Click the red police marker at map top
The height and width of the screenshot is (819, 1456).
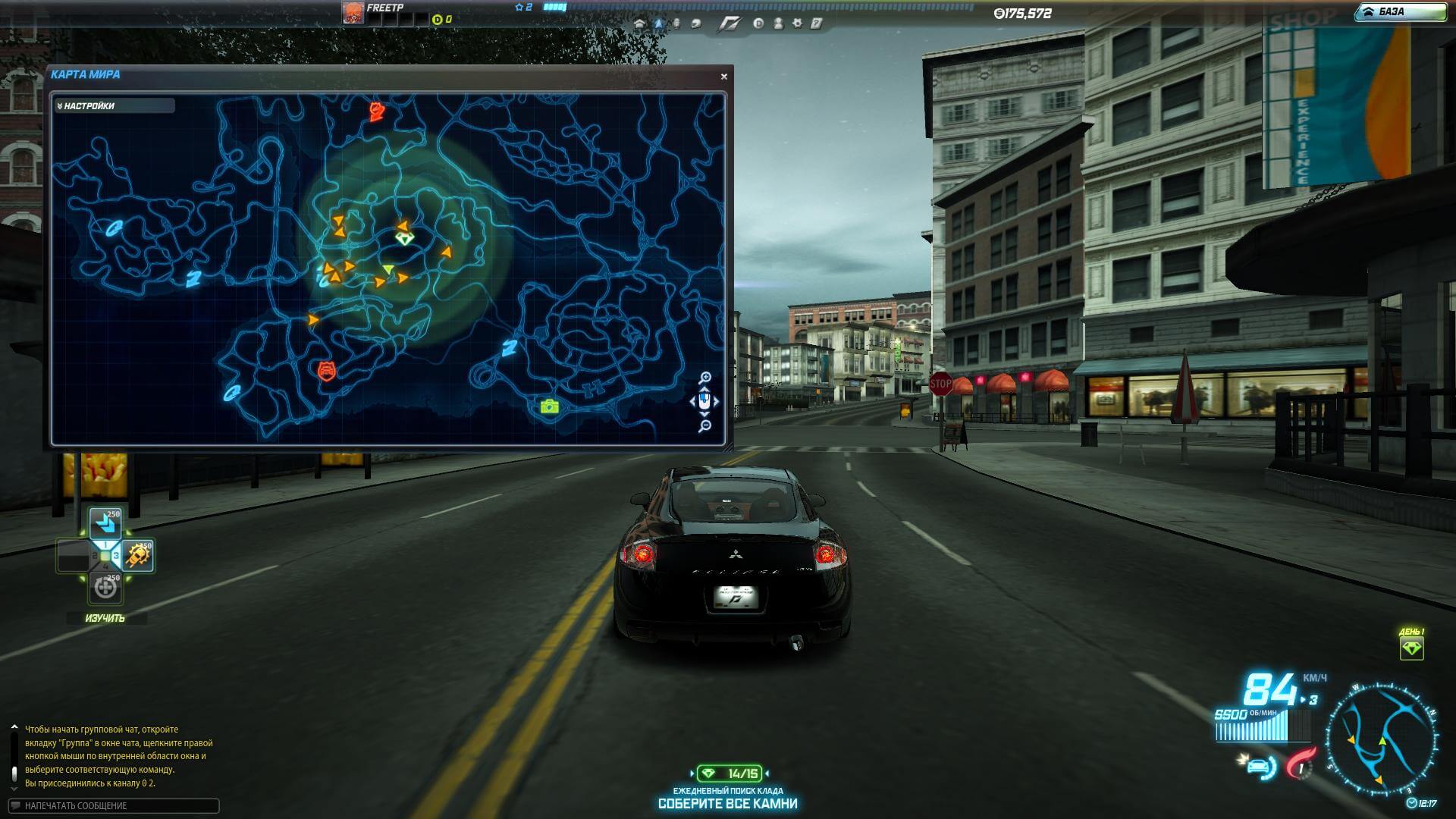376,112
